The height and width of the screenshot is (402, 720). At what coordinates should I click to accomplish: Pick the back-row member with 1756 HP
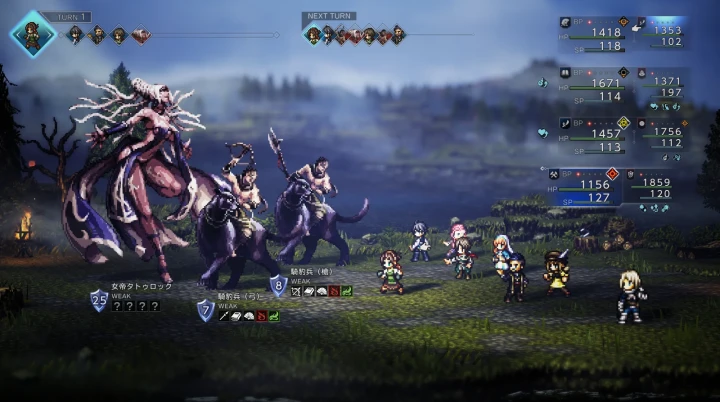pos(662,136)
